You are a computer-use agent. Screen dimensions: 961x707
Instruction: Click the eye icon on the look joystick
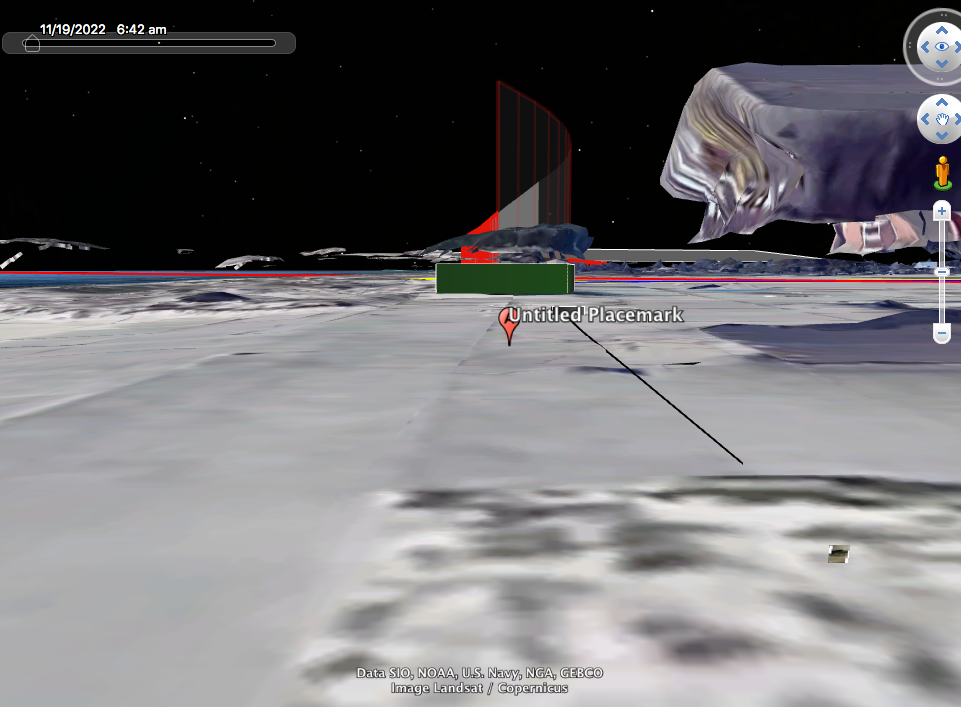pos(942,47)
